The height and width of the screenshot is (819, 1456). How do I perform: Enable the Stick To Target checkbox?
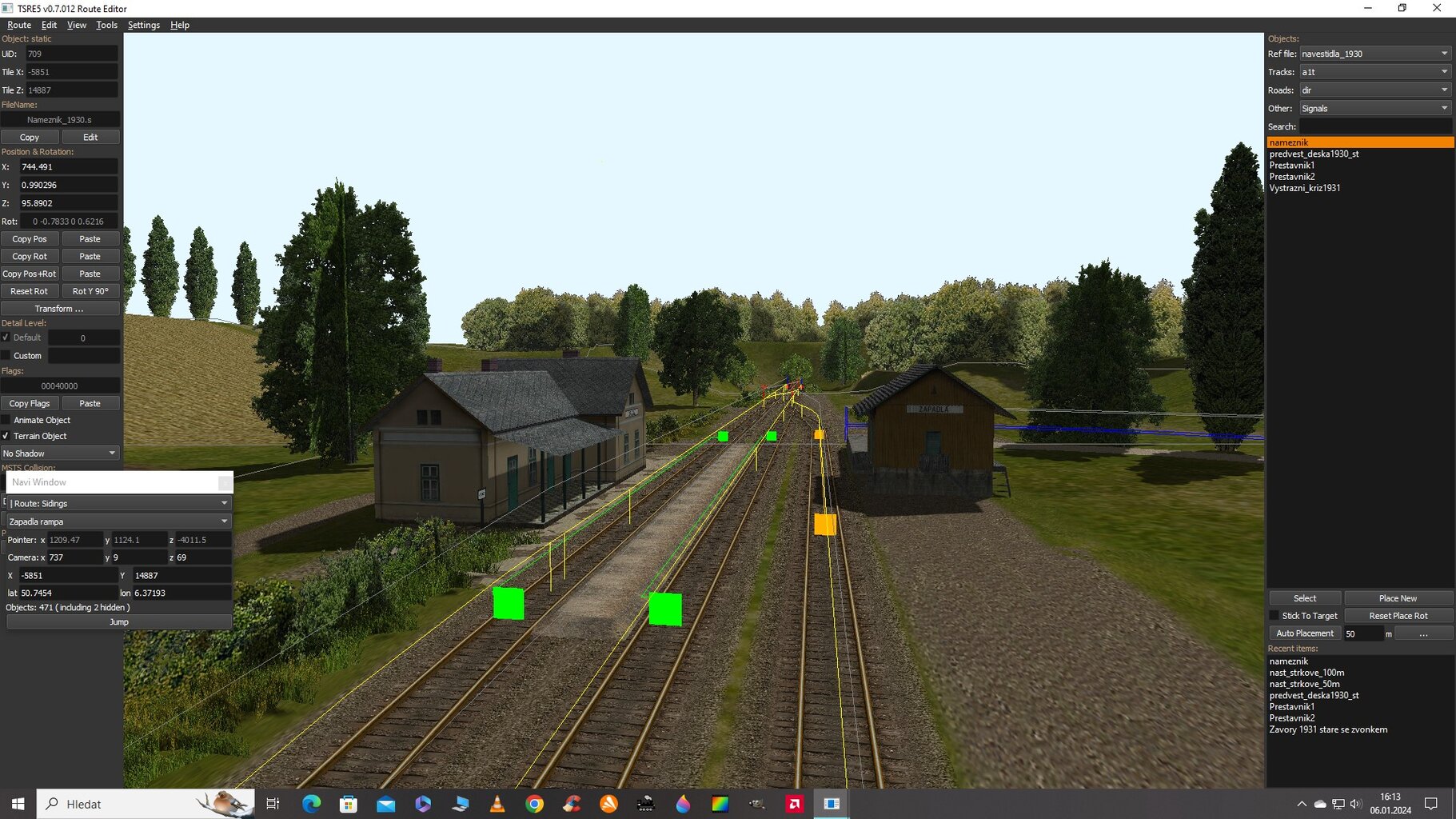pyautogui.click(x=1274, y=616)
